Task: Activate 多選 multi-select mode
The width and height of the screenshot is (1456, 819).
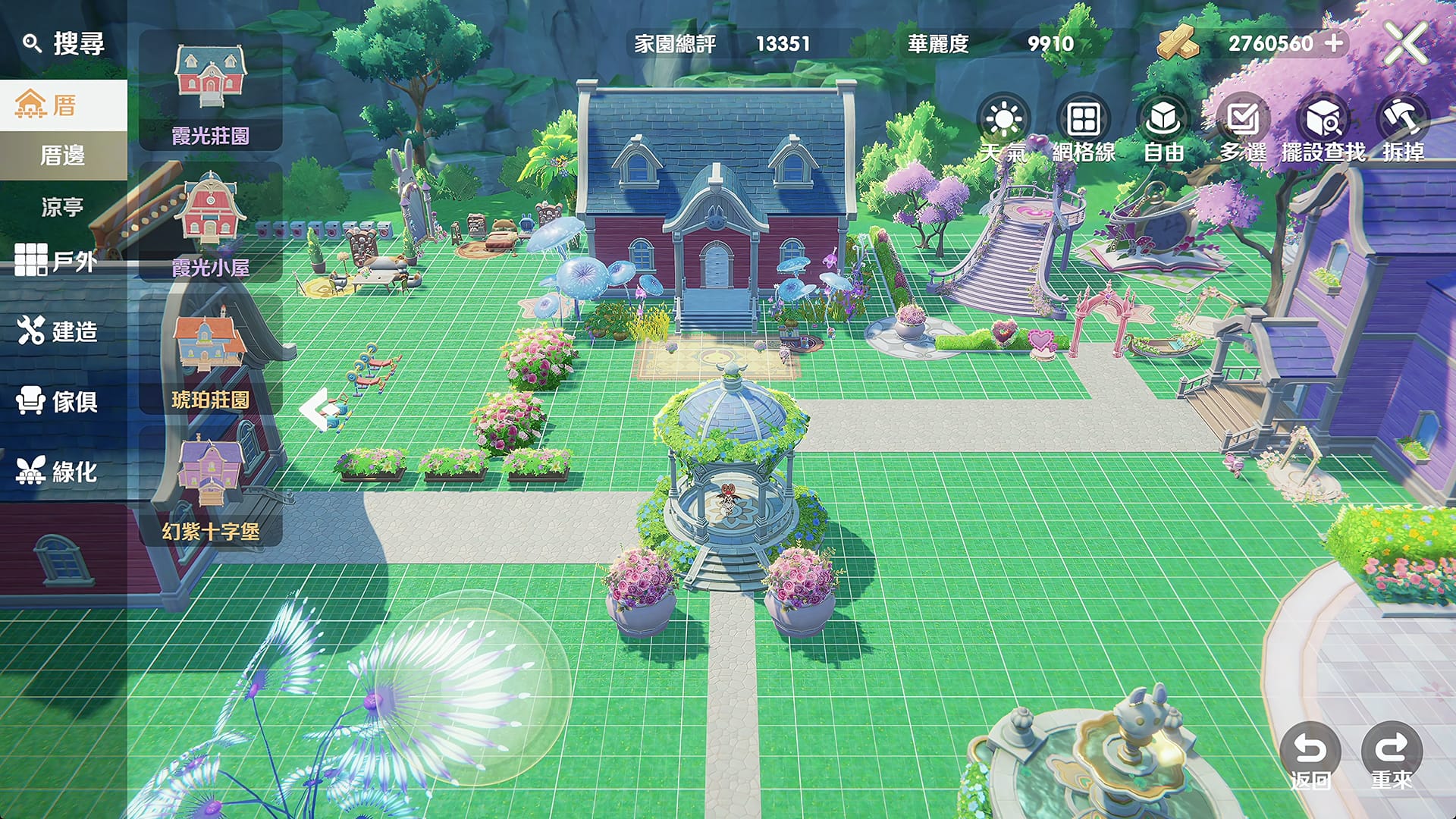Action: [1243, 127]
